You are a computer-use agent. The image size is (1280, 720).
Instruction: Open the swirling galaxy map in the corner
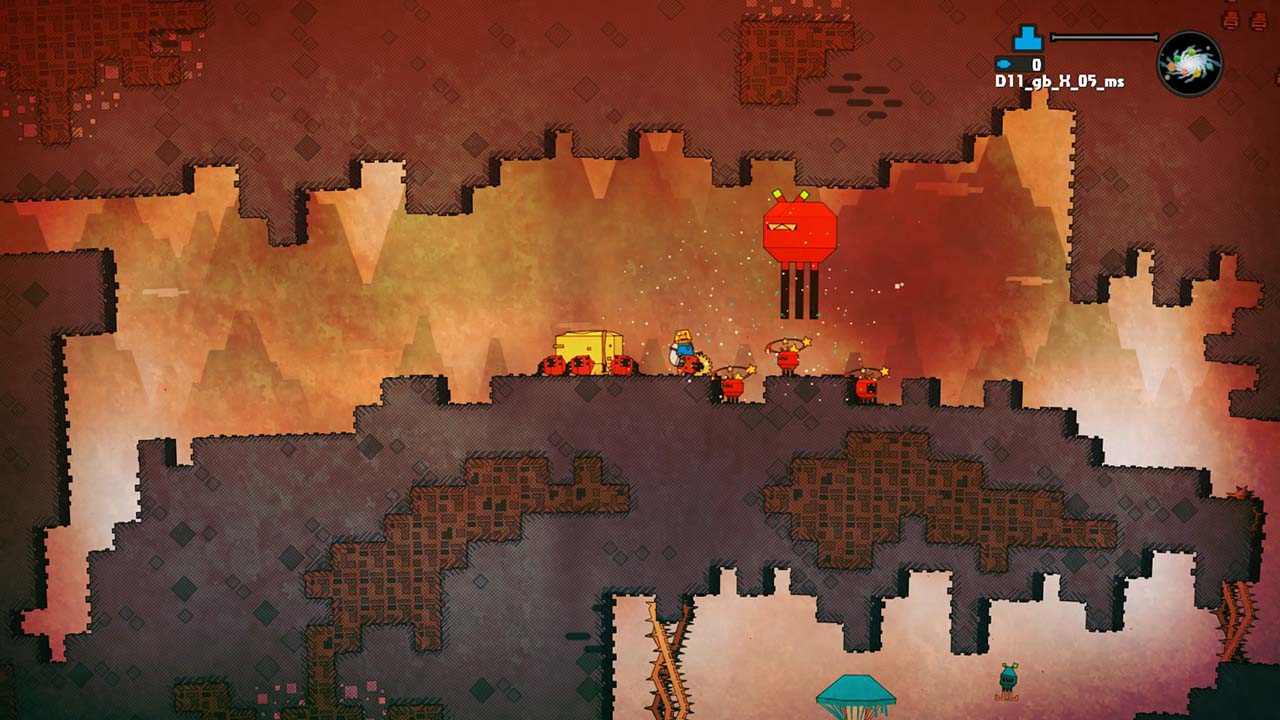click(x=1190, y=62)
